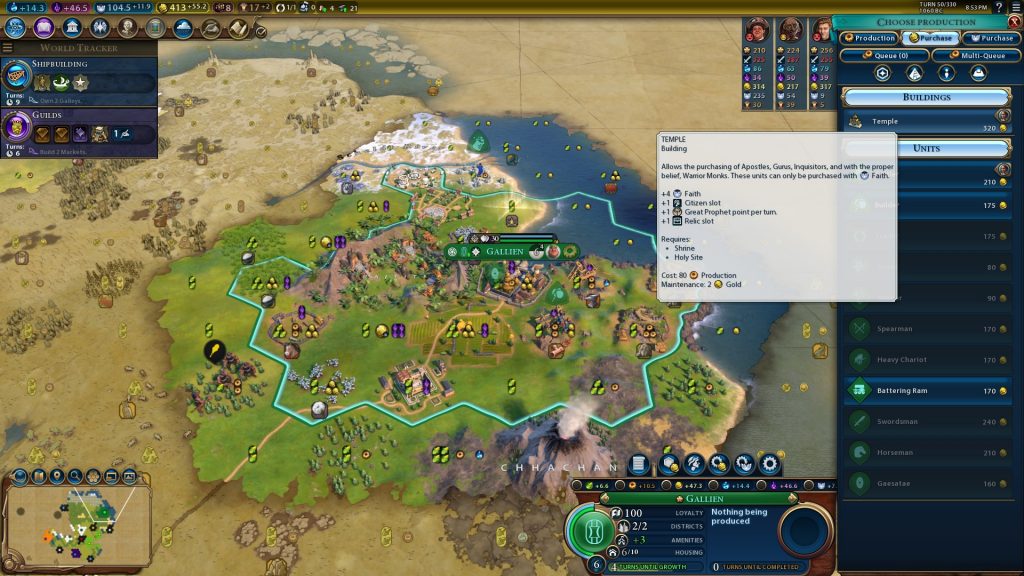Image resolution: width=1024 pixels, height=576 pixels.
Task: Select the gold Purchase tab
Action: coord(930,38)
